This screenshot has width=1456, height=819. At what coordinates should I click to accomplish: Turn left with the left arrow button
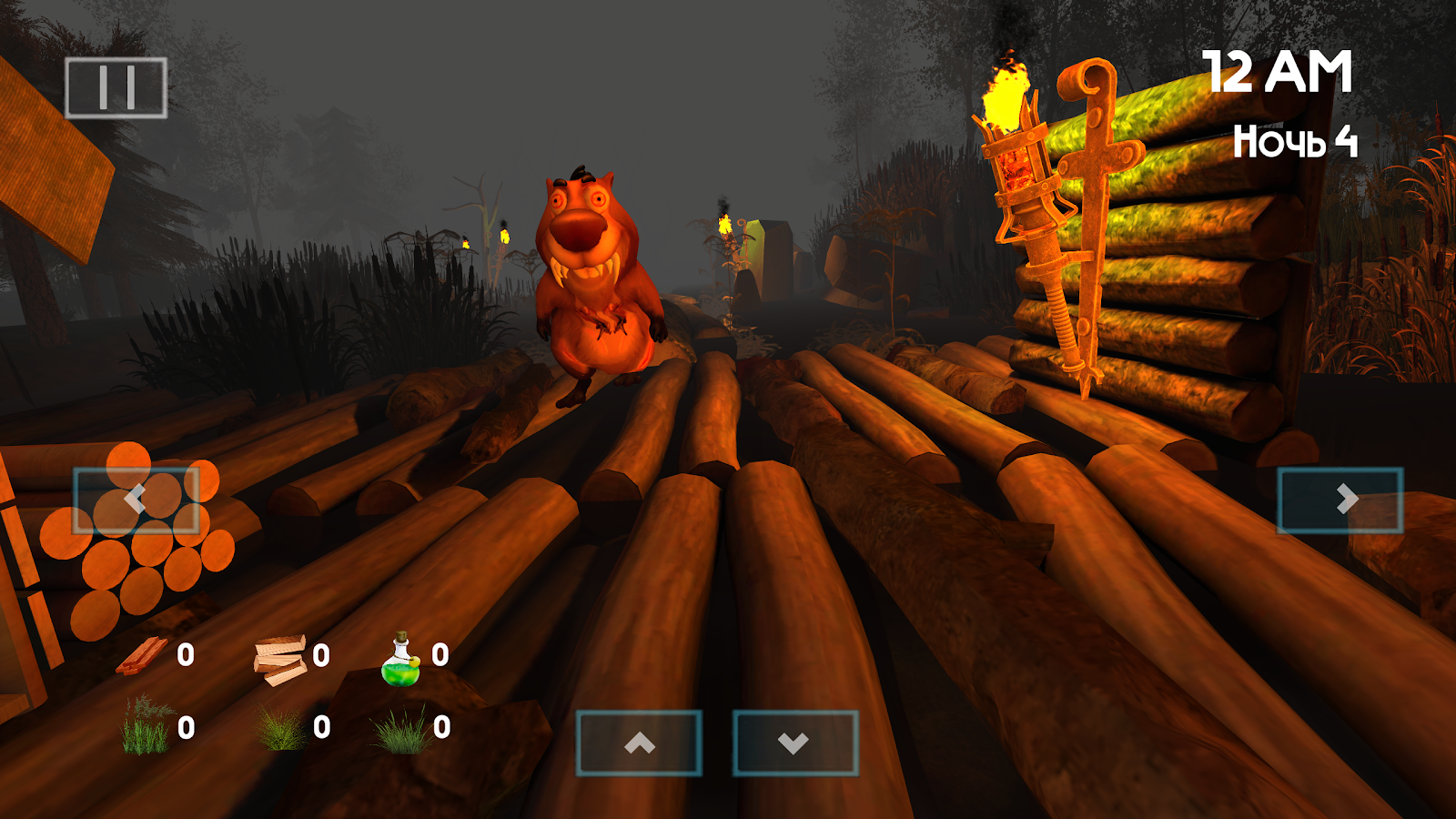click(136, 500)
